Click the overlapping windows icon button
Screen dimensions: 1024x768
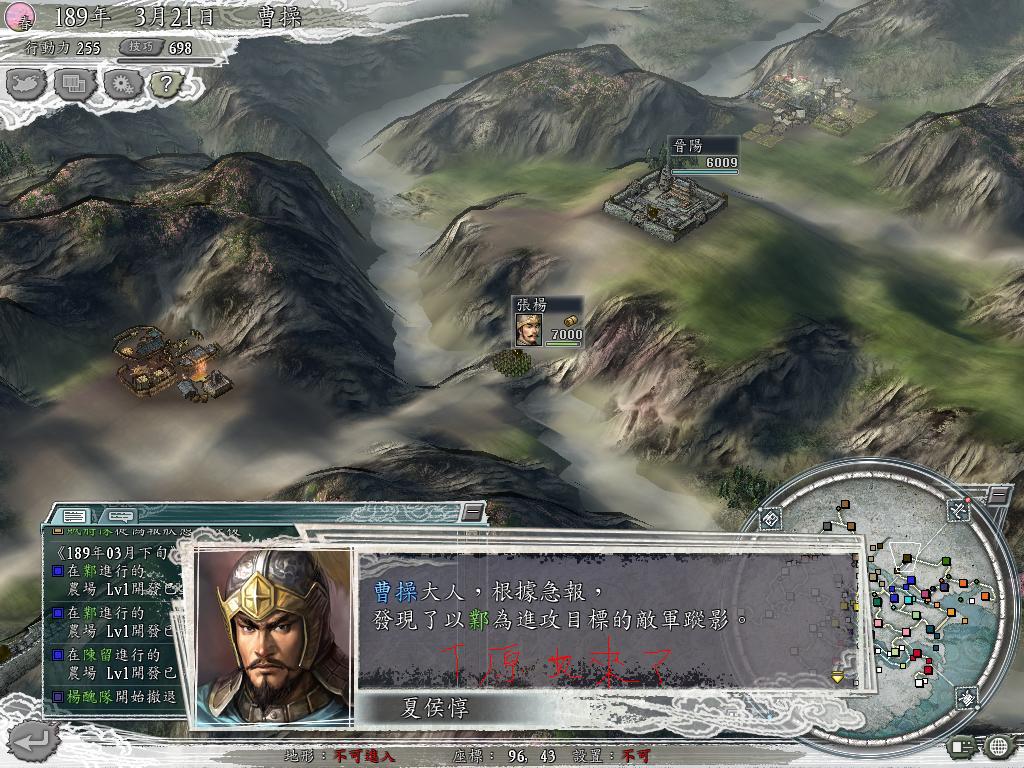point(74,84)
